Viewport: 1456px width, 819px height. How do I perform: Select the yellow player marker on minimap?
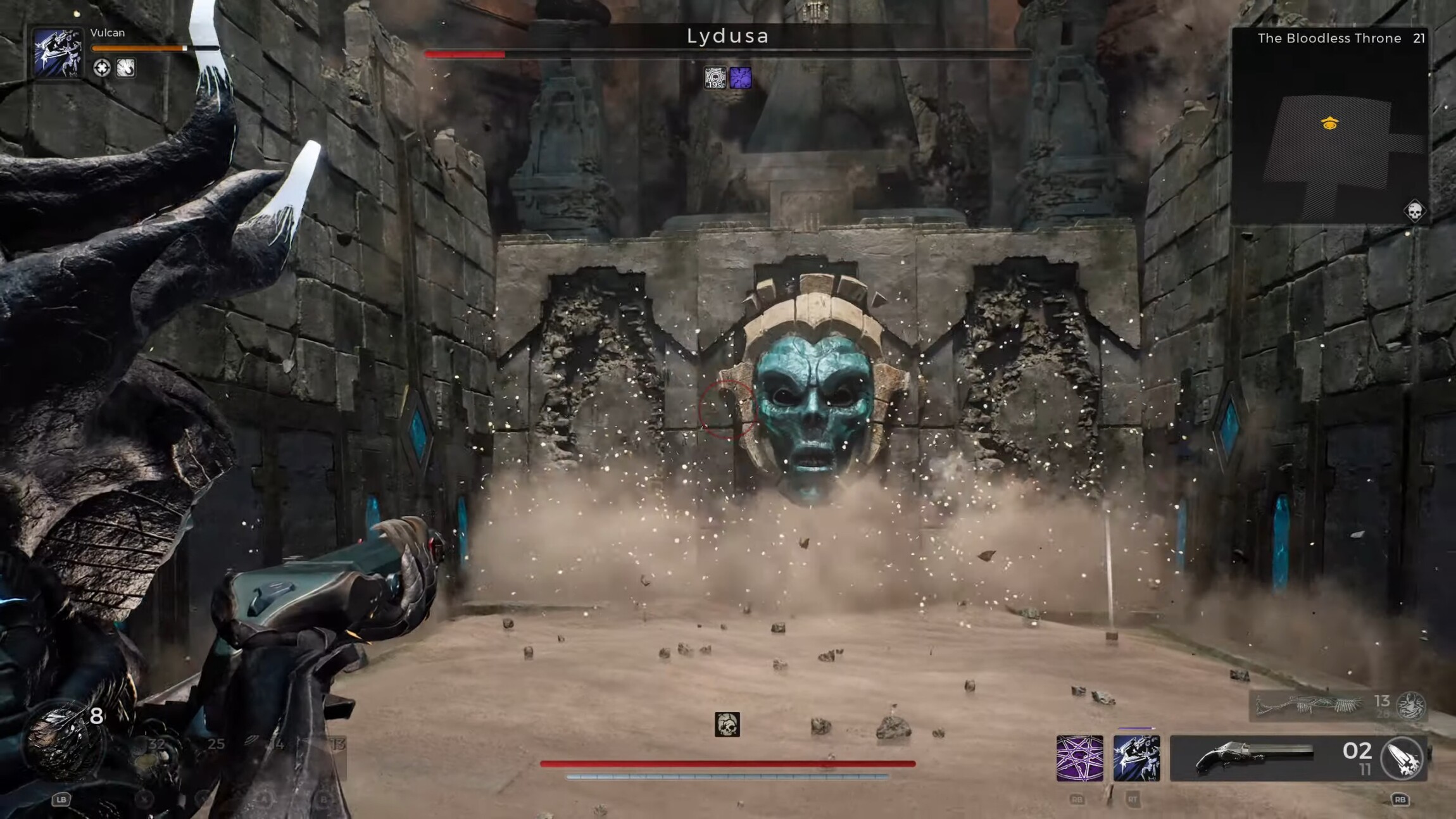(x=1330, y=123)
